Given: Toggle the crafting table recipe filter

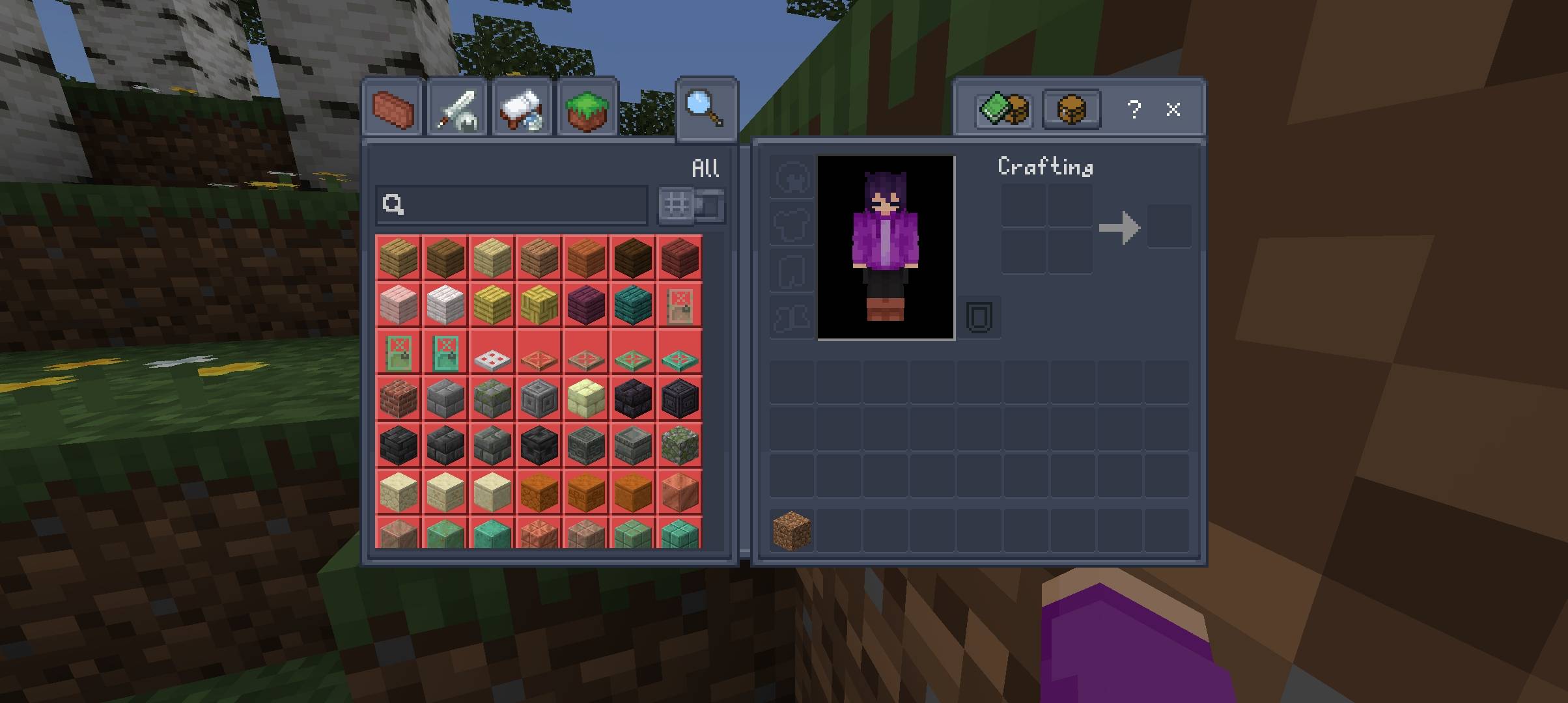Looking at the screenshot, I should click(x=1071, y=109).
